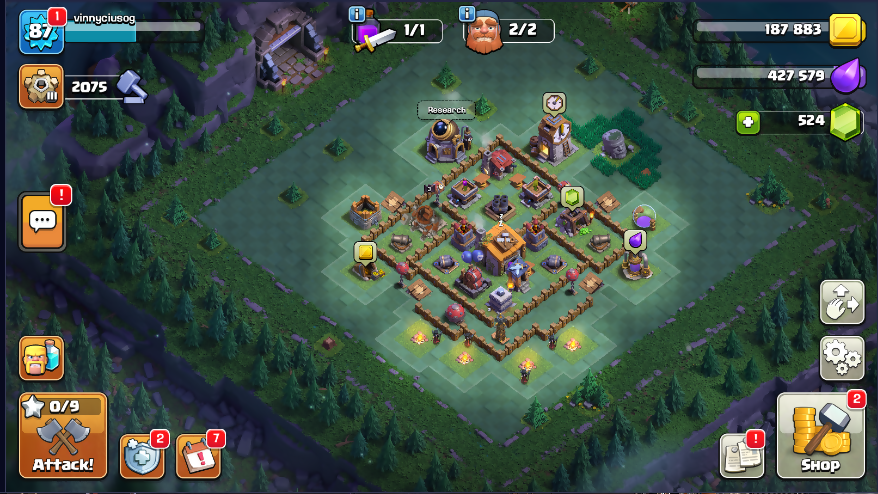Collect the green gem bubble
The width and height of the screenshot is (878, 494).
(x=571, y=197)
